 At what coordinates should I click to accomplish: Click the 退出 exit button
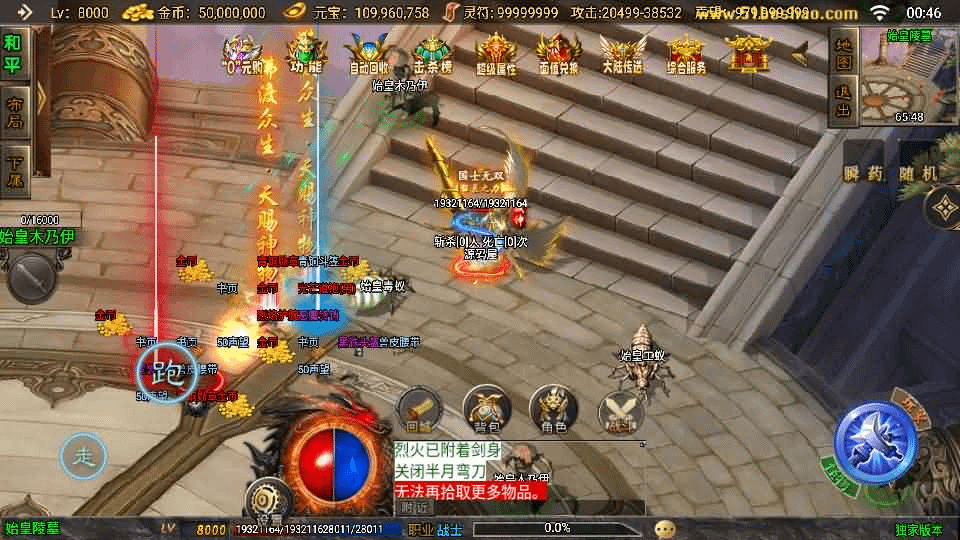[843, 102]
